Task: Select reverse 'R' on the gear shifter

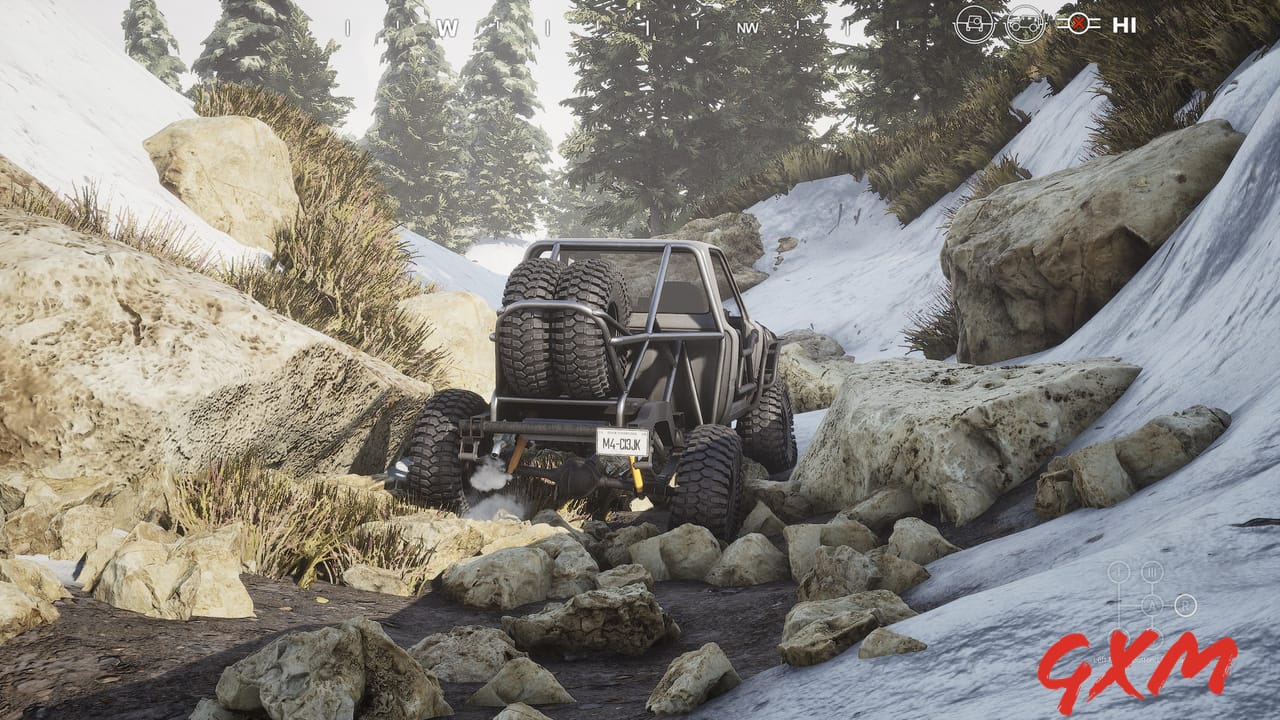Action: click(1186, 605)
